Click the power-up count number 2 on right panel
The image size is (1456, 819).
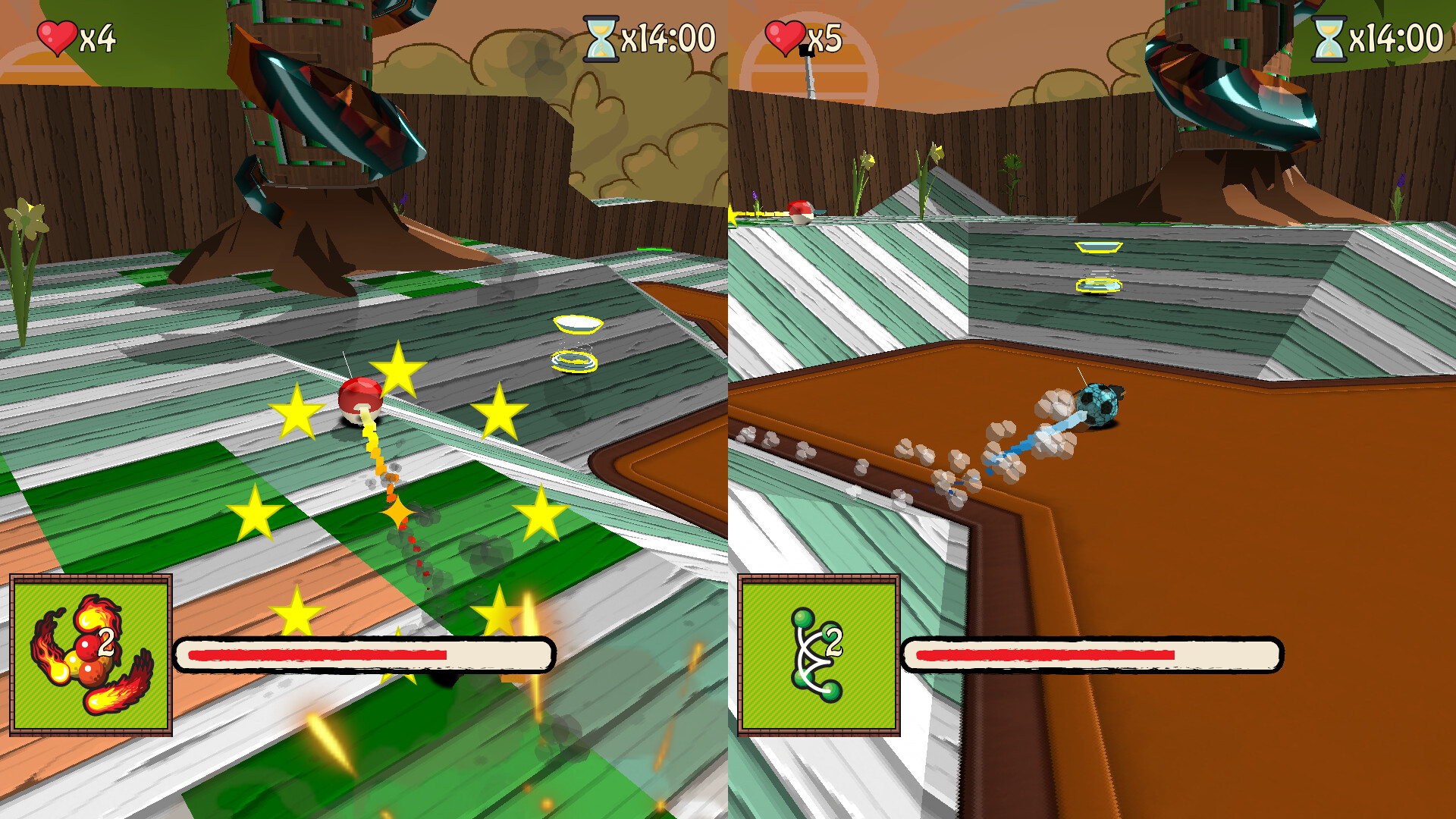833,641
